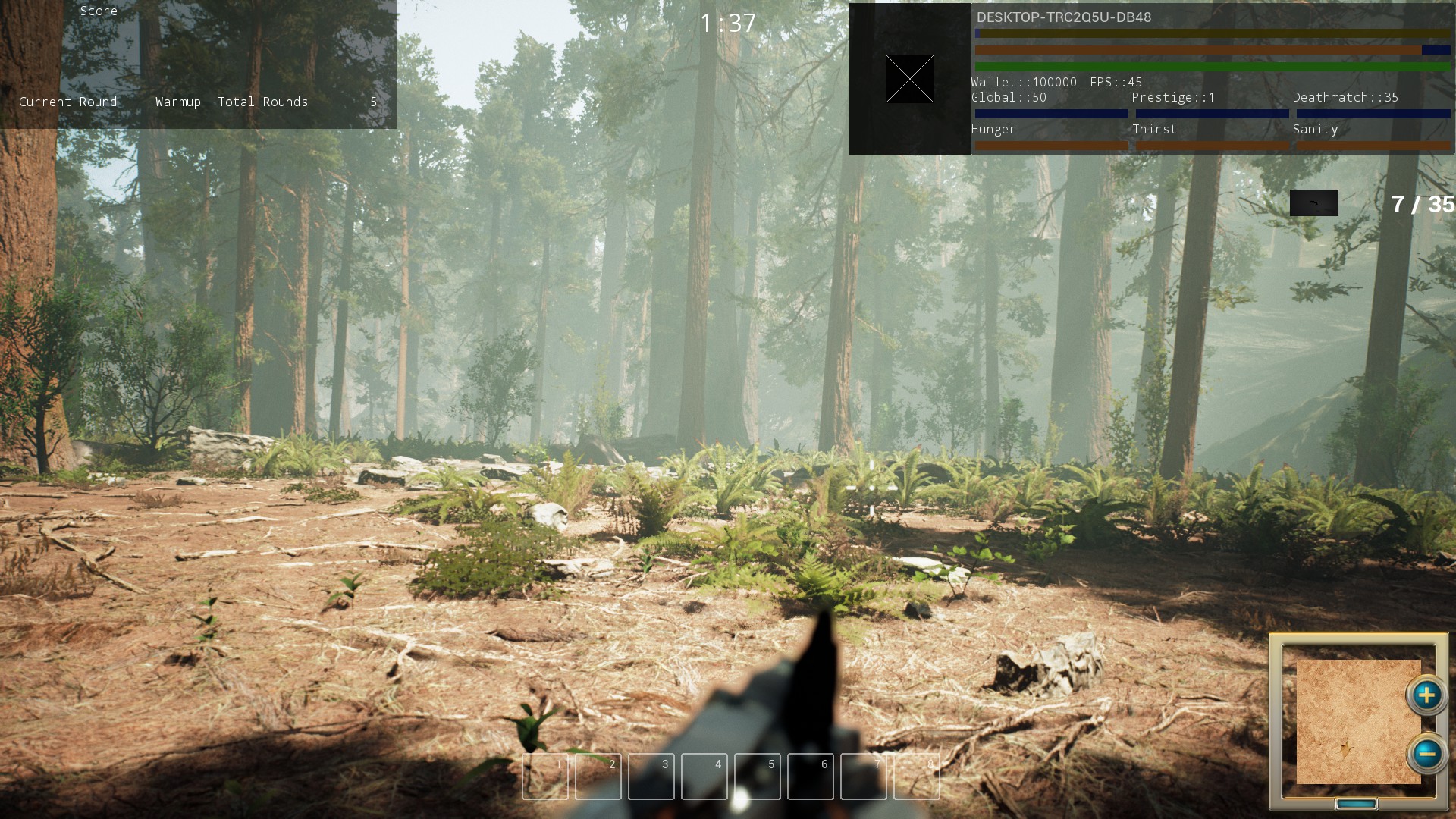The image size is (1456, 819).
Task: Select the Prestige::1 stat entry
Action: pyautogui.click(x=1175, y=97)
